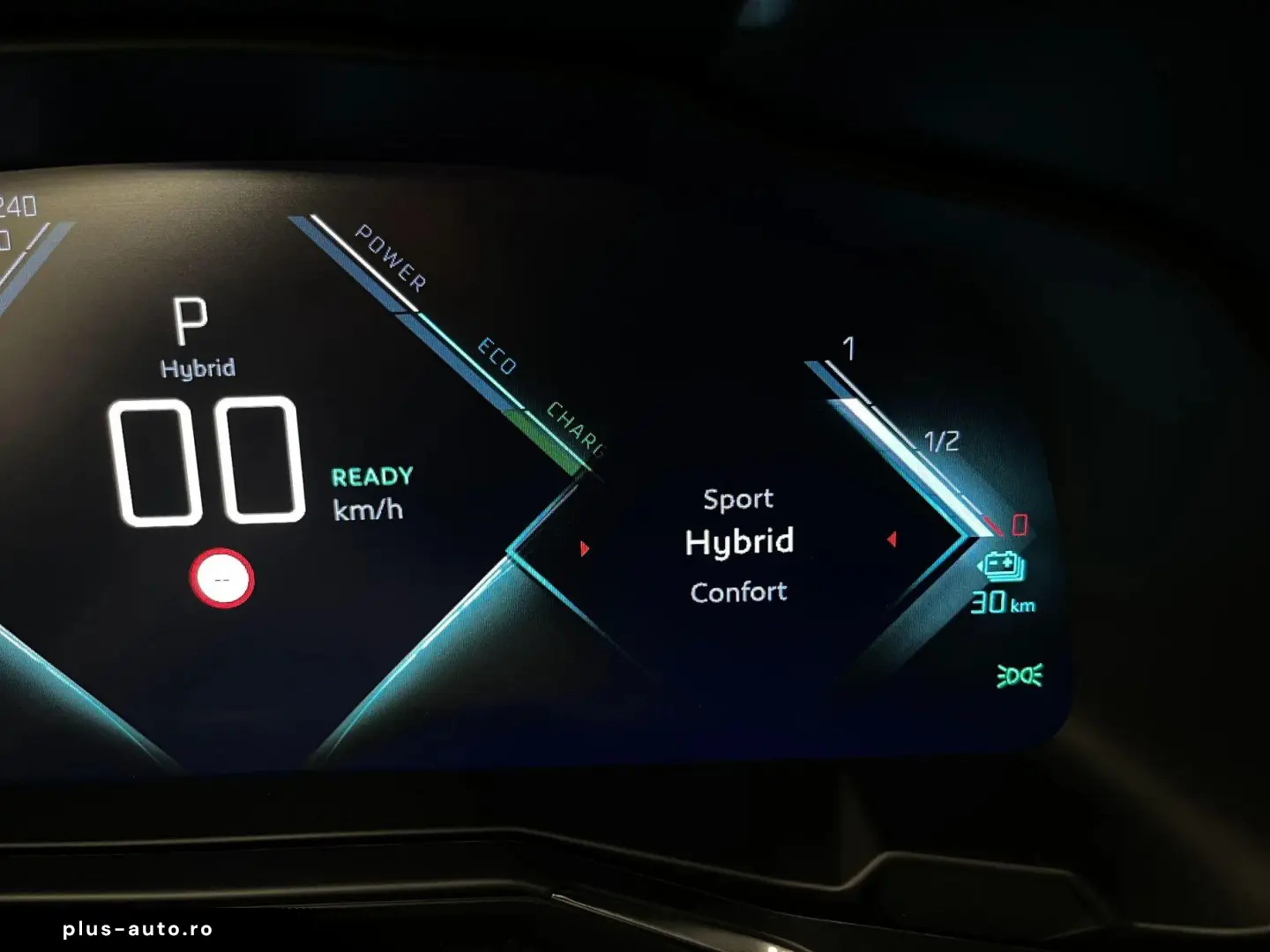Select the Sport drive mode

pyautogui.click(x=738, y=500)
